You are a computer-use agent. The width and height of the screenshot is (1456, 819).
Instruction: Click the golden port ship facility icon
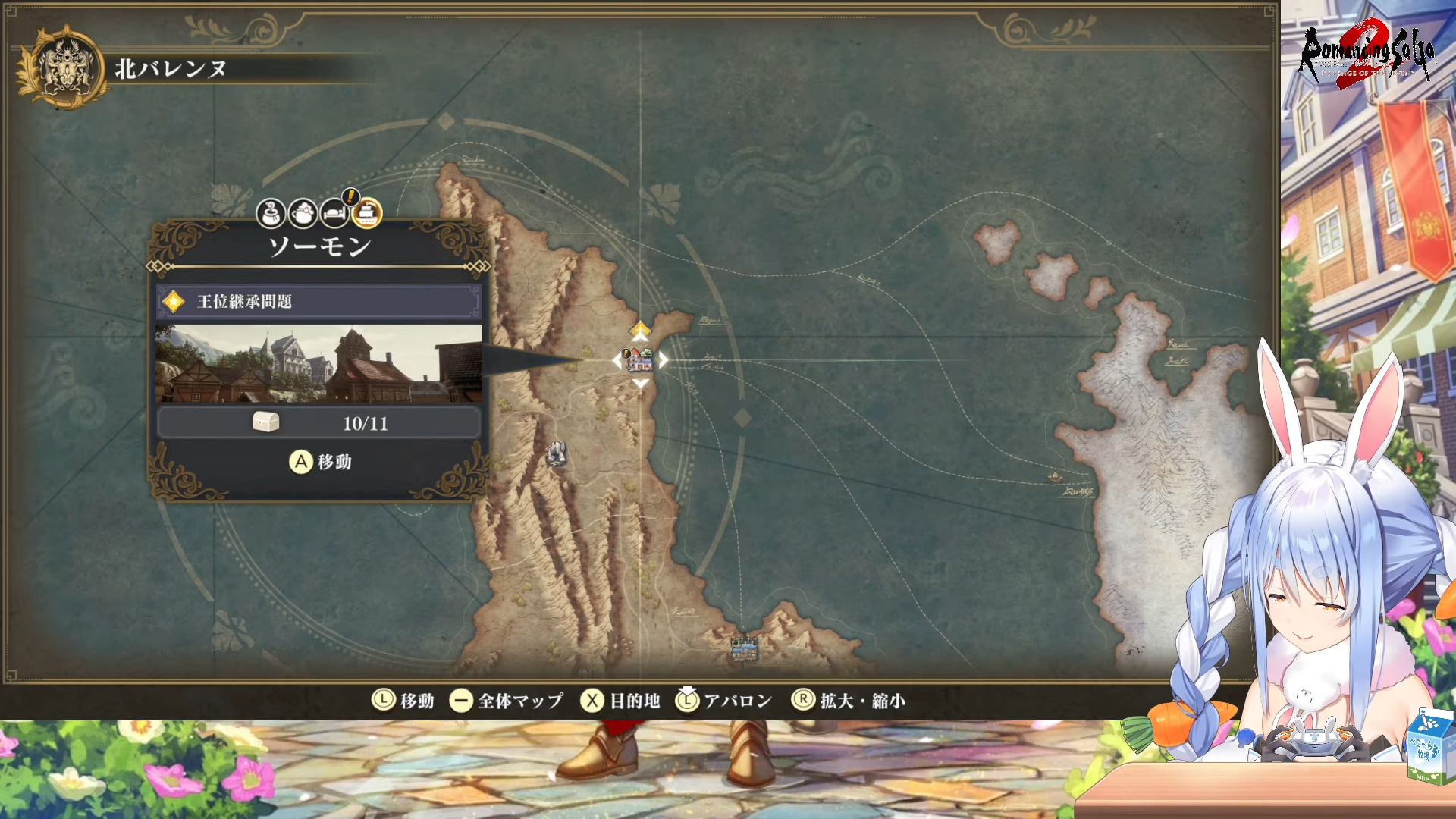(x=367, y=214)
